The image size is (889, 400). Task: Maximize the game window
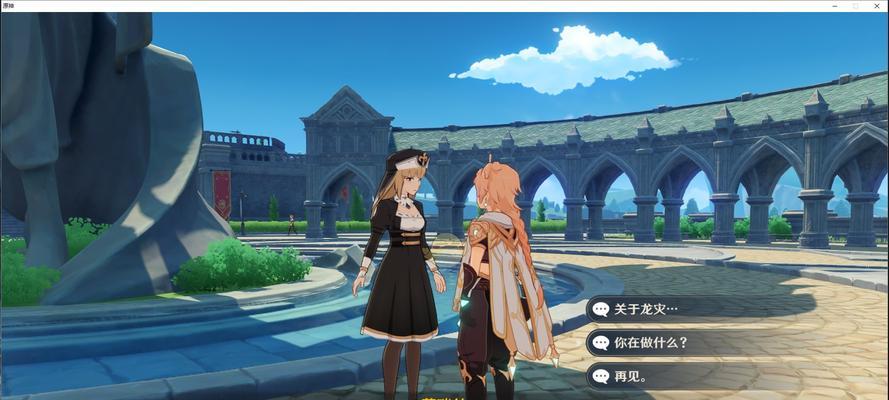tap(856, 6)
